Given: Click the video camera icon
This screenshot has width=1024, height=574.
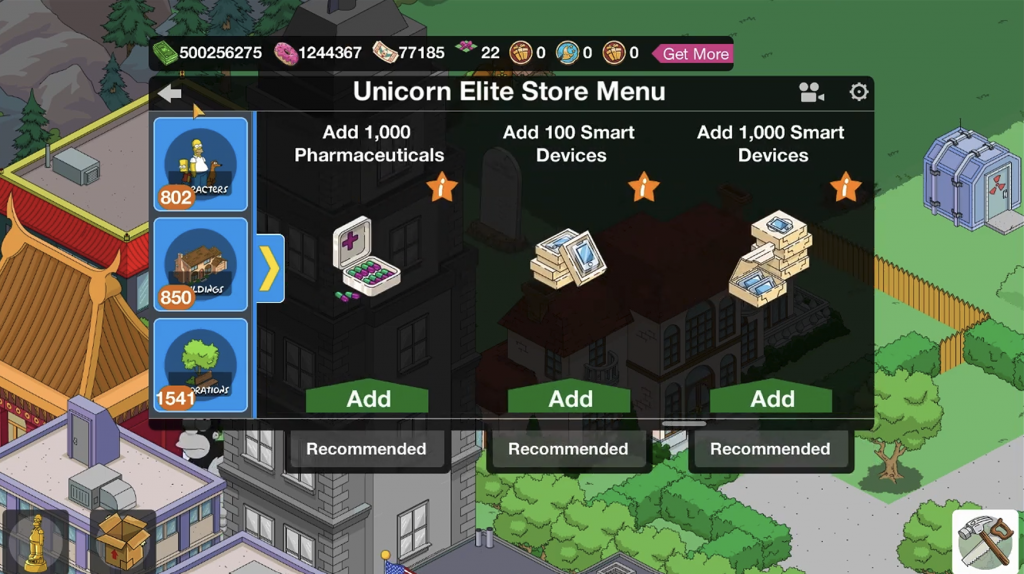Looking at the screenshot, I should [x=811, y=93].
